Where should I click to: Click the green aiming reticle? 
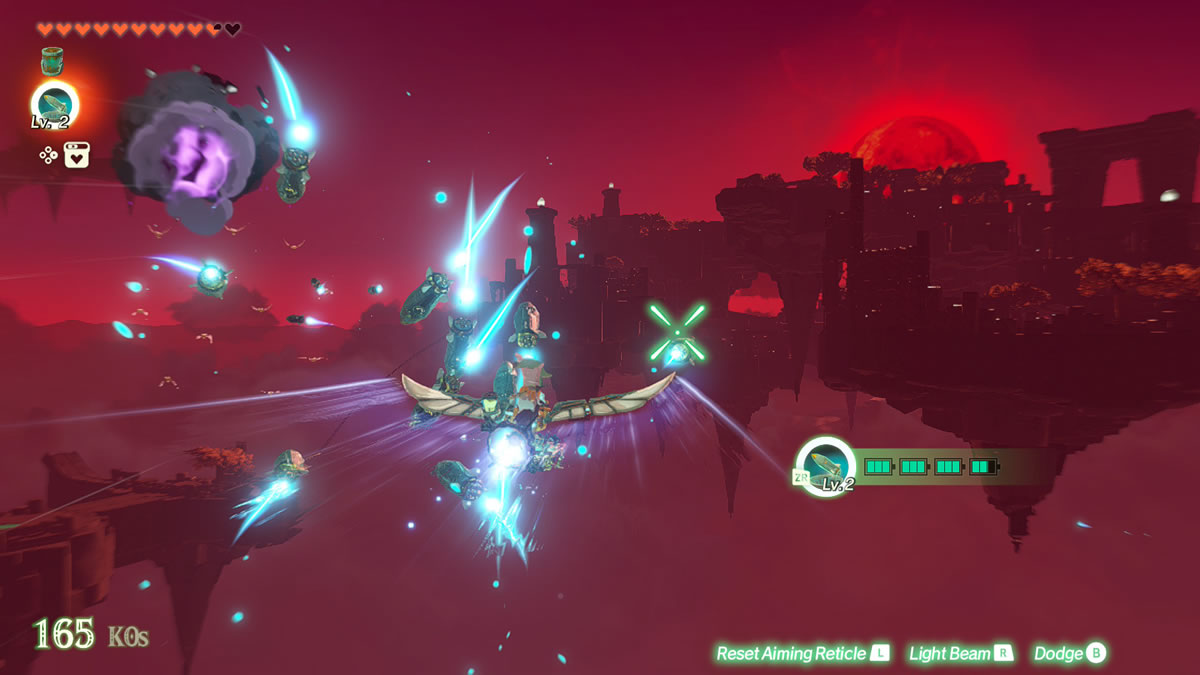(x=677, y=333)
